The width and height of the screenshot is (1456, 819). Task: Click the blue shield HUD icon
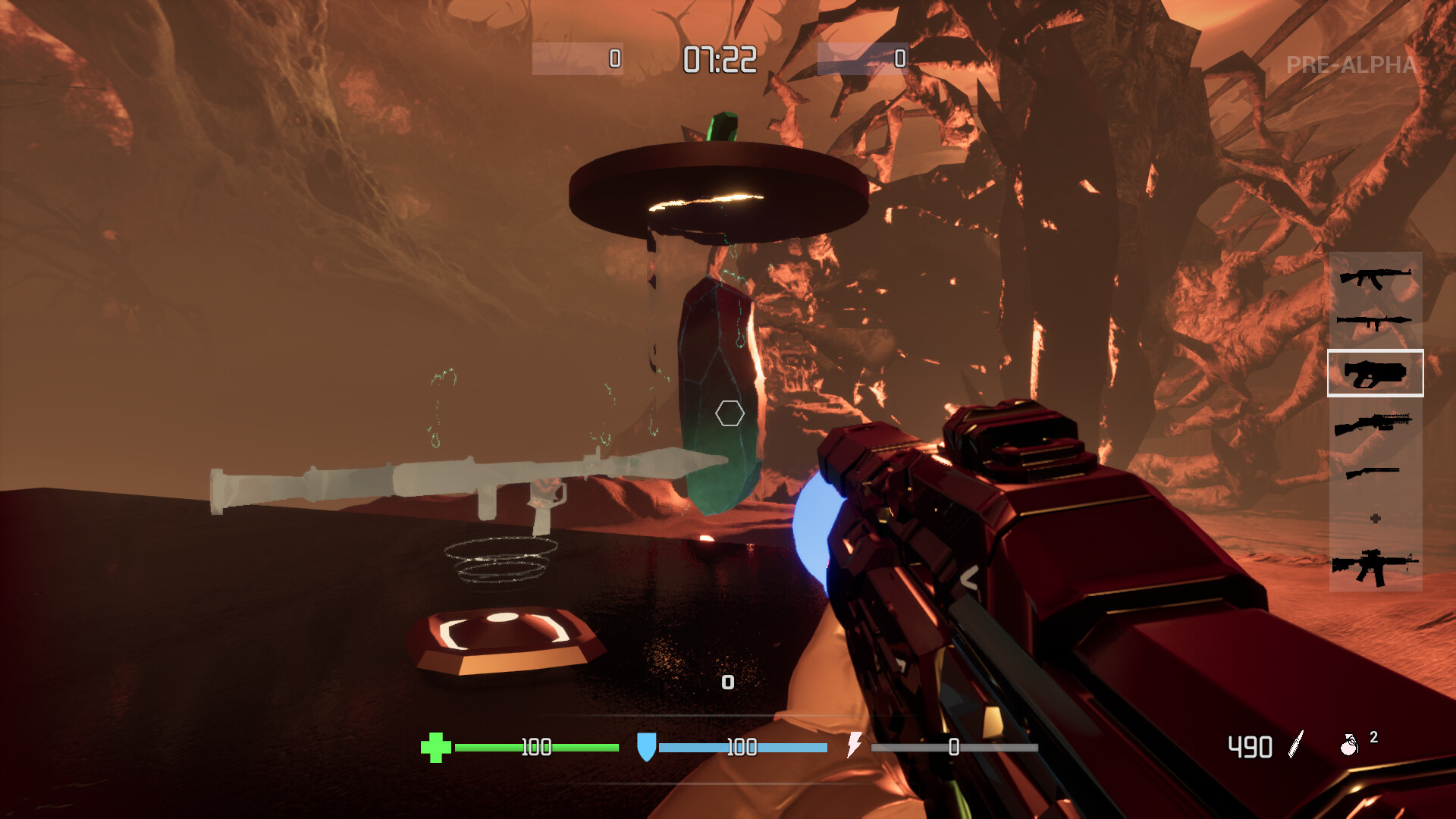click(648, 747)
